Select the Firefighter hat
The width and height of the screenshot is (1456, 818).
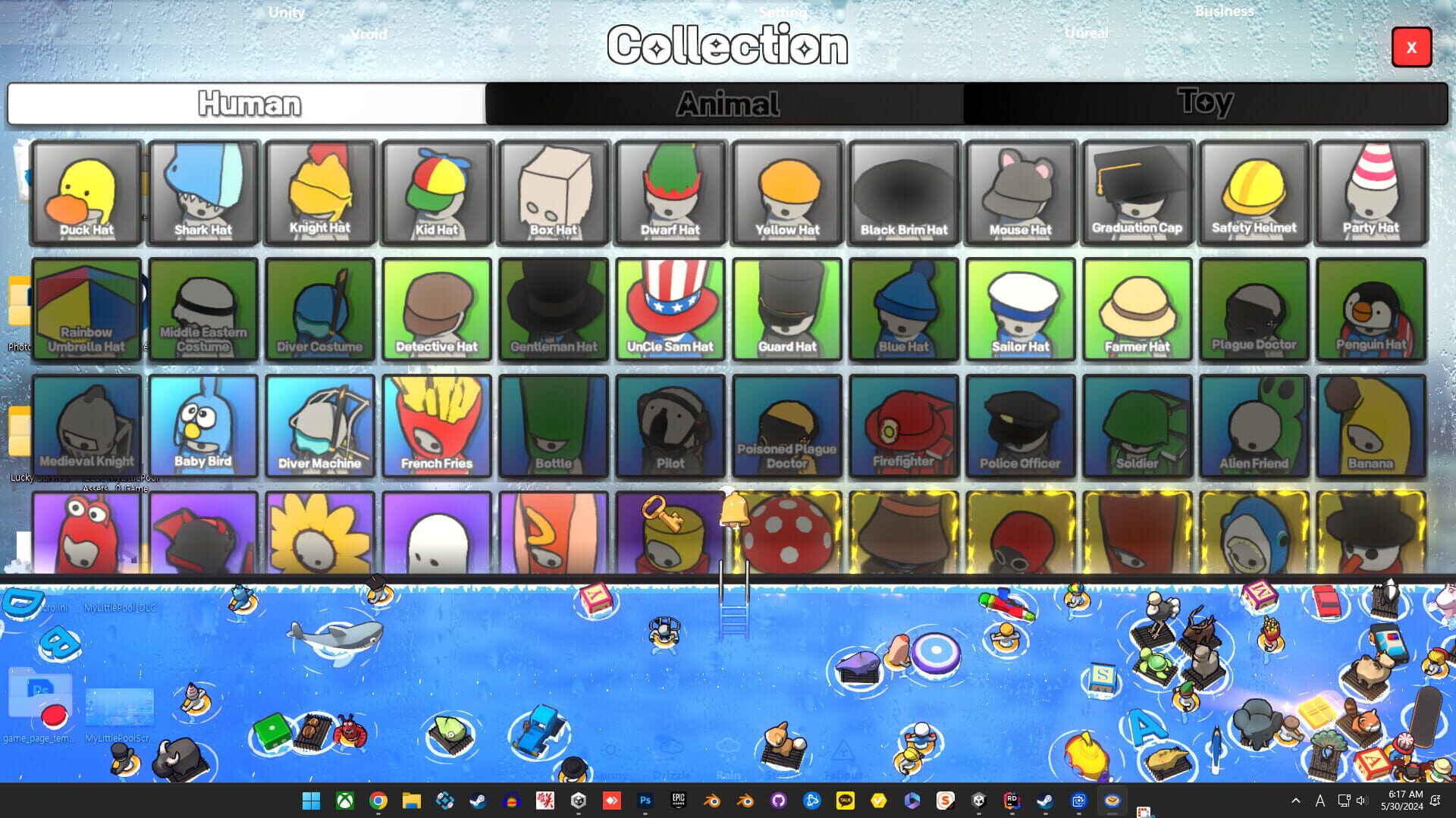coord(904,425)
